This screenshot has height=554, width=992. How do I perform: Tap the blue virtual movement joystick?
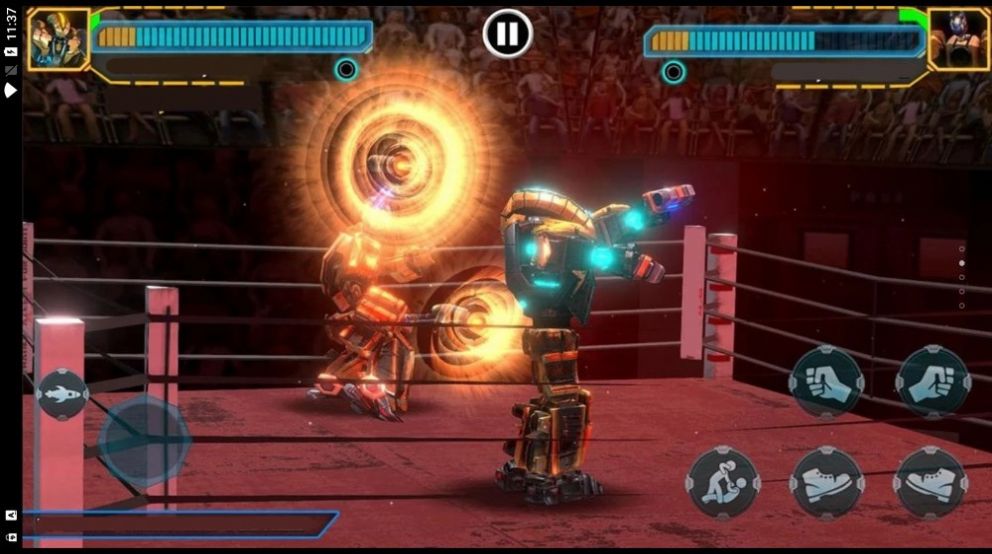143,440
